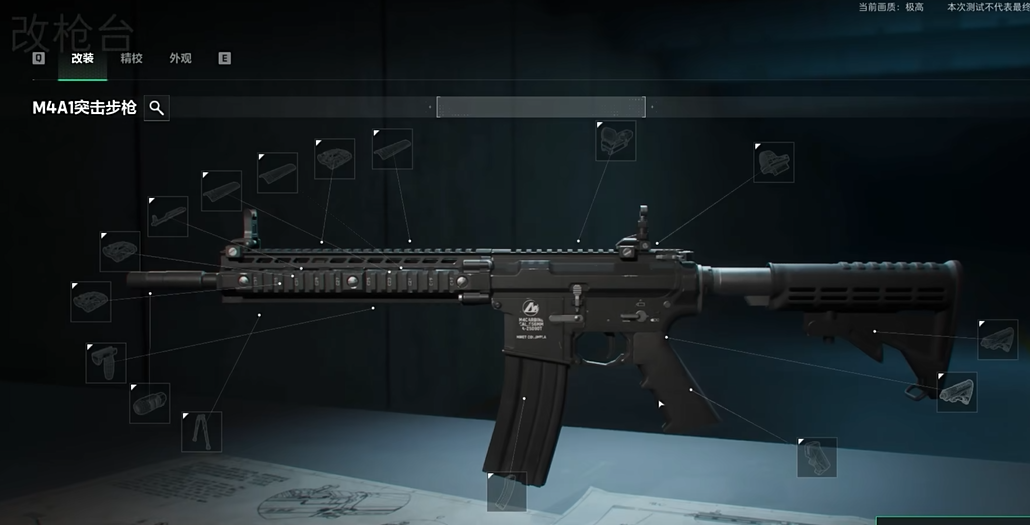
Task: Choose the pistol grip attachment slot
Action: 816,457
